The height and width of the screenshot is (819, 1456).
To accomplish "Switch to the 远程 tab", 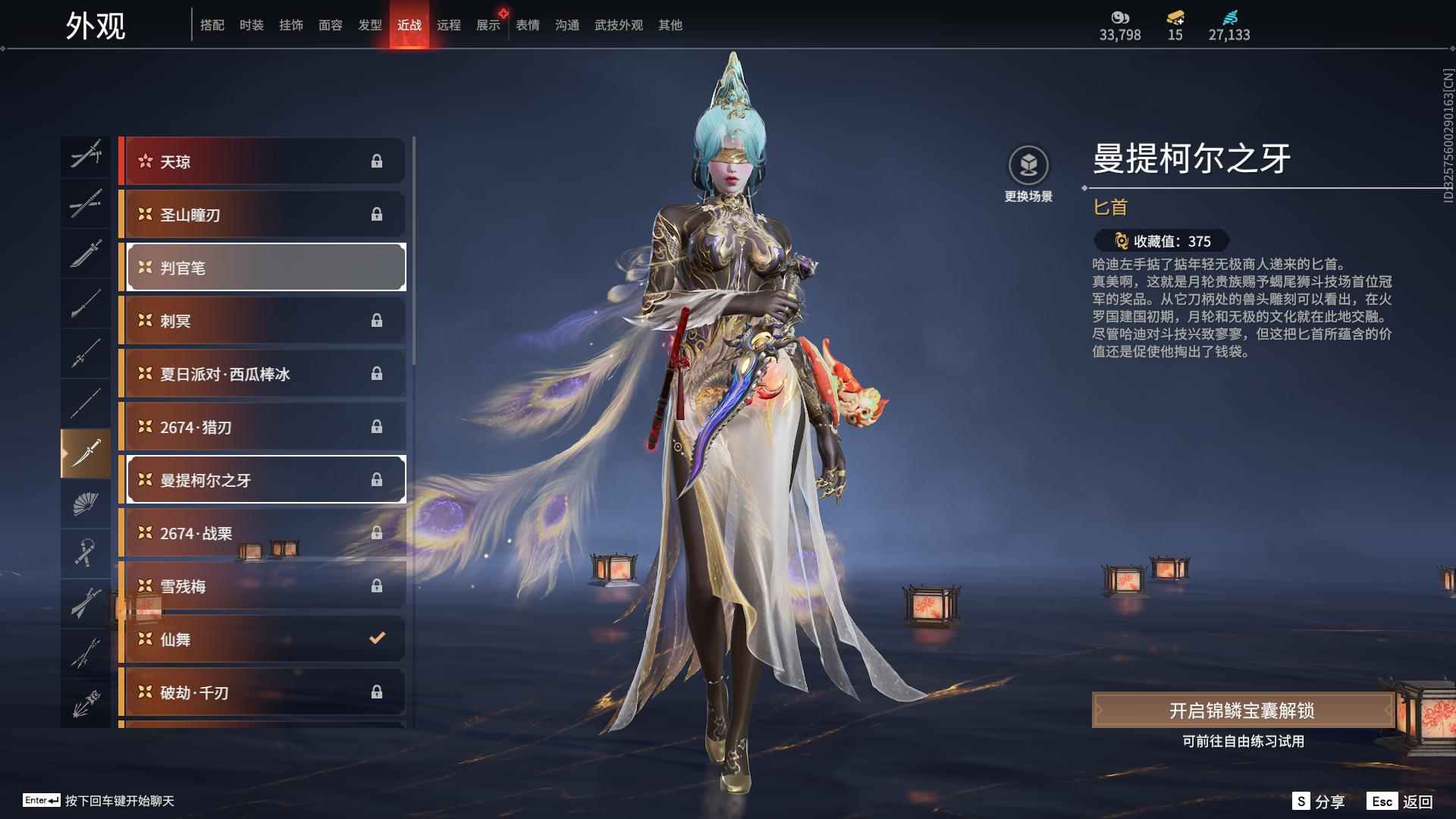I will (450, 24).
